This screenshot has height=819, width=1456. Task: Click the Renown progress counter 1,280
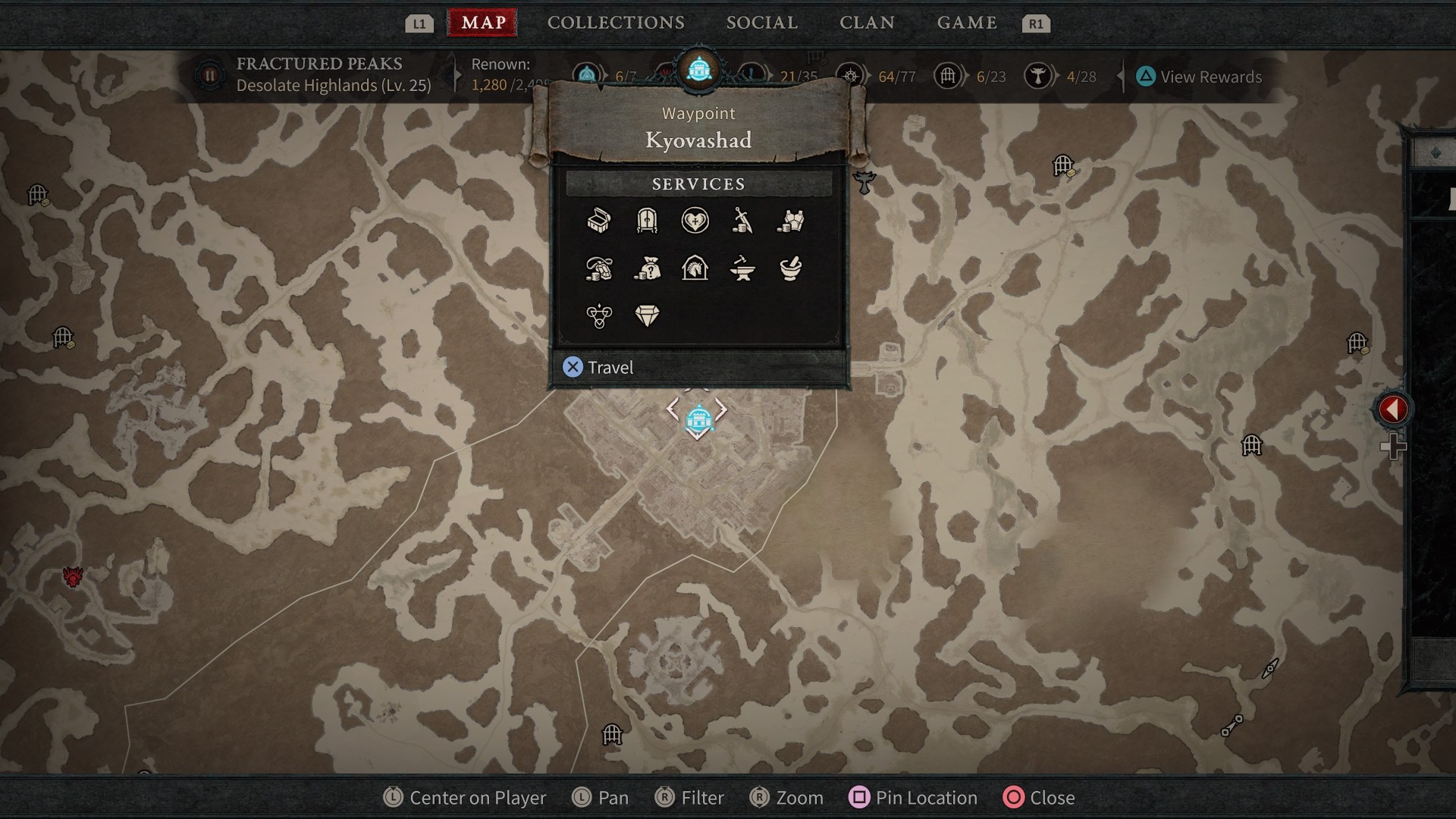490,86
